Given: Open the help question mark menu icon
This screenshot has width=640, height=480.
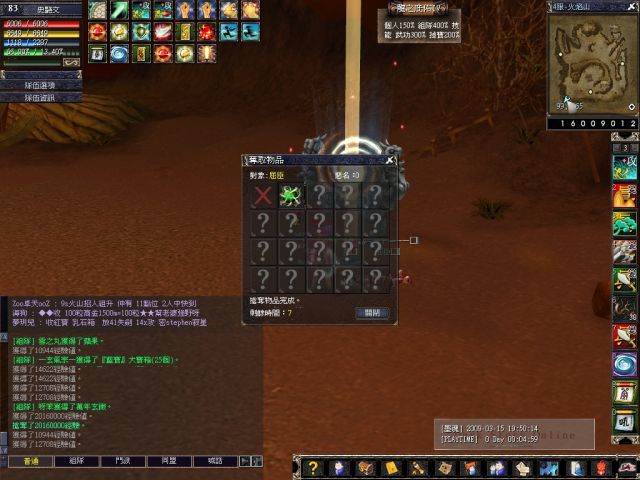Looking at the screenshot, I should 312,468.
